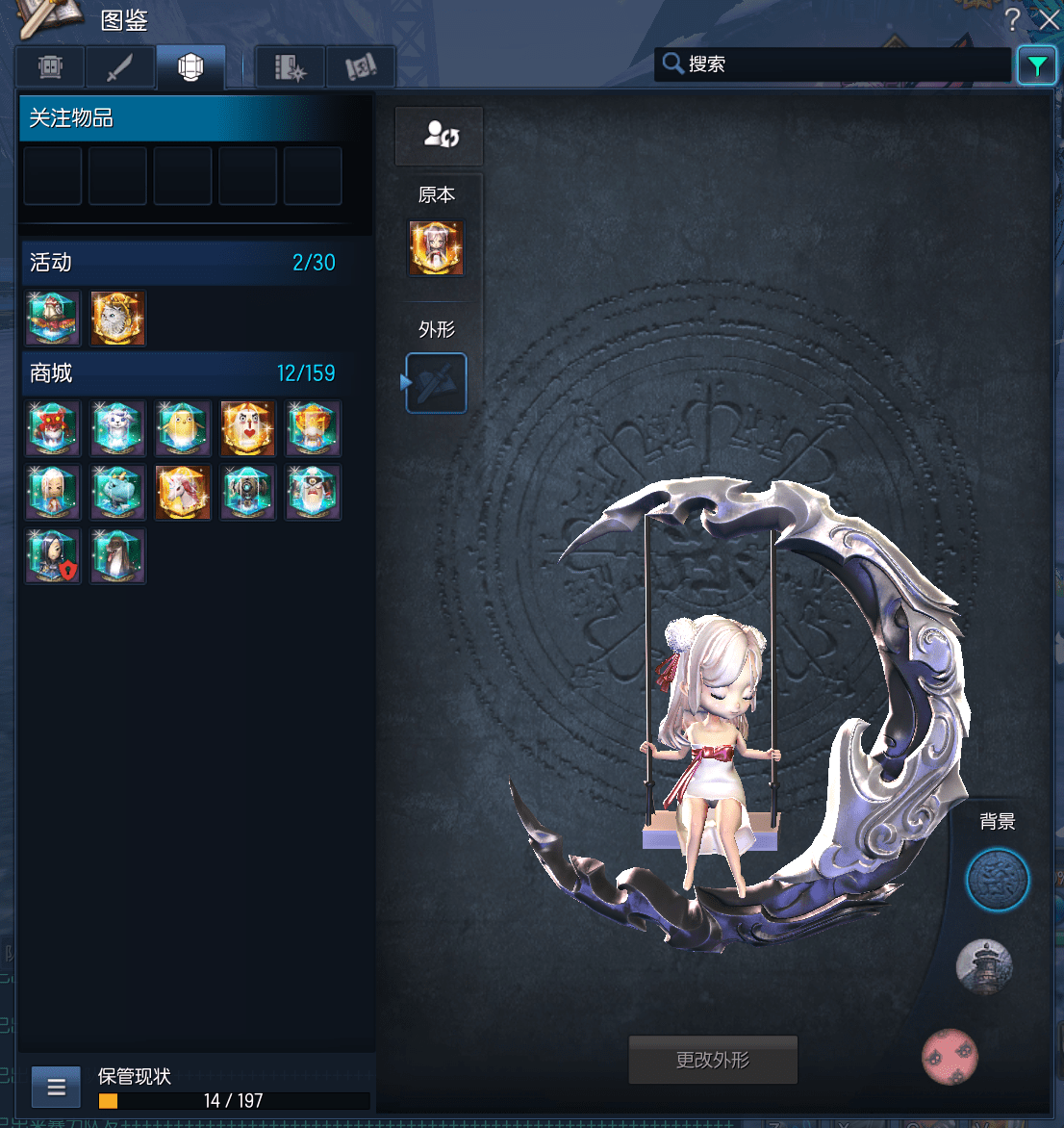Select the golden unicorn pet icon
The width and height of the screenshot is (1064, 1128).
pyautogui.click(x=183, y=493)
